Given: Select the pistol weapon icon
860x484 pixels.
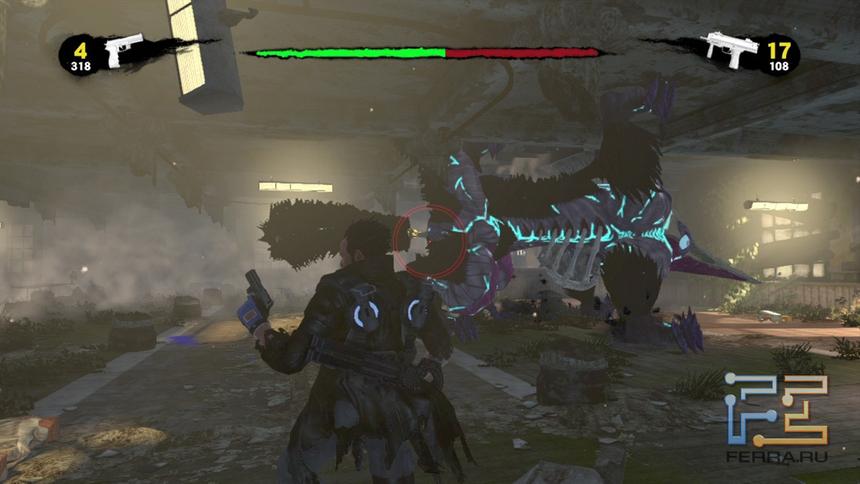Looking at the screenshot, I should point(125,50).
